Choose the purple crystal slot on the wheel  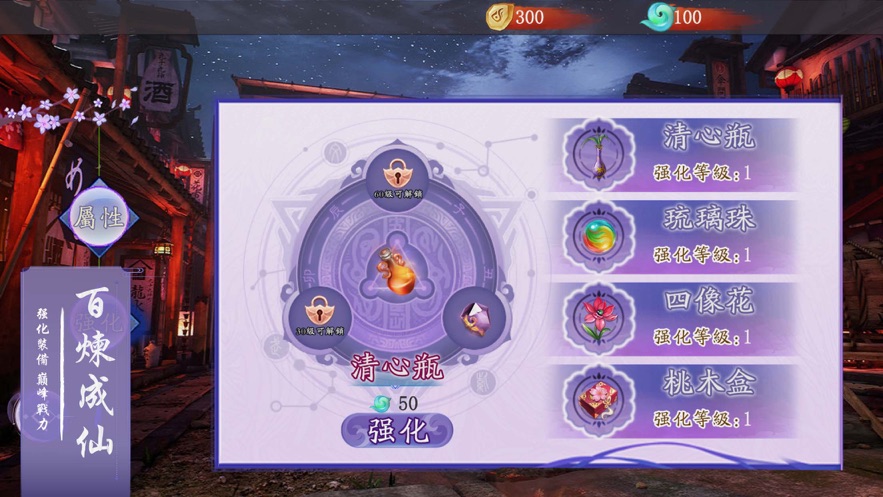[474, 318]
